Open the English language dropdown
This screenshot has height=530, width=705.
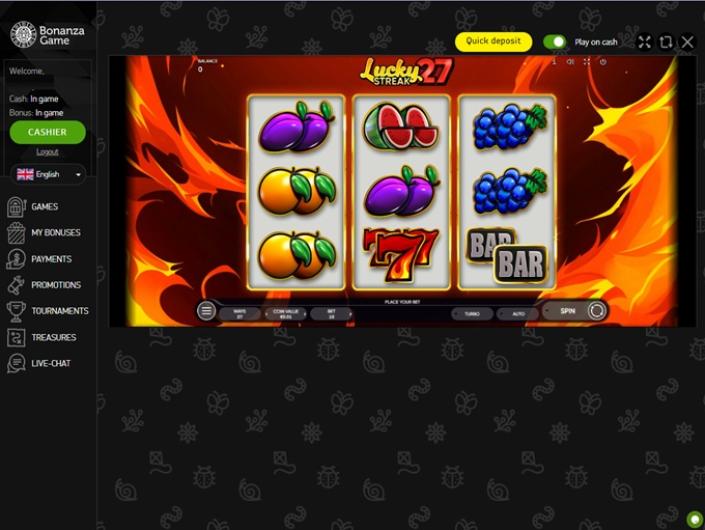tap(47, 174)
